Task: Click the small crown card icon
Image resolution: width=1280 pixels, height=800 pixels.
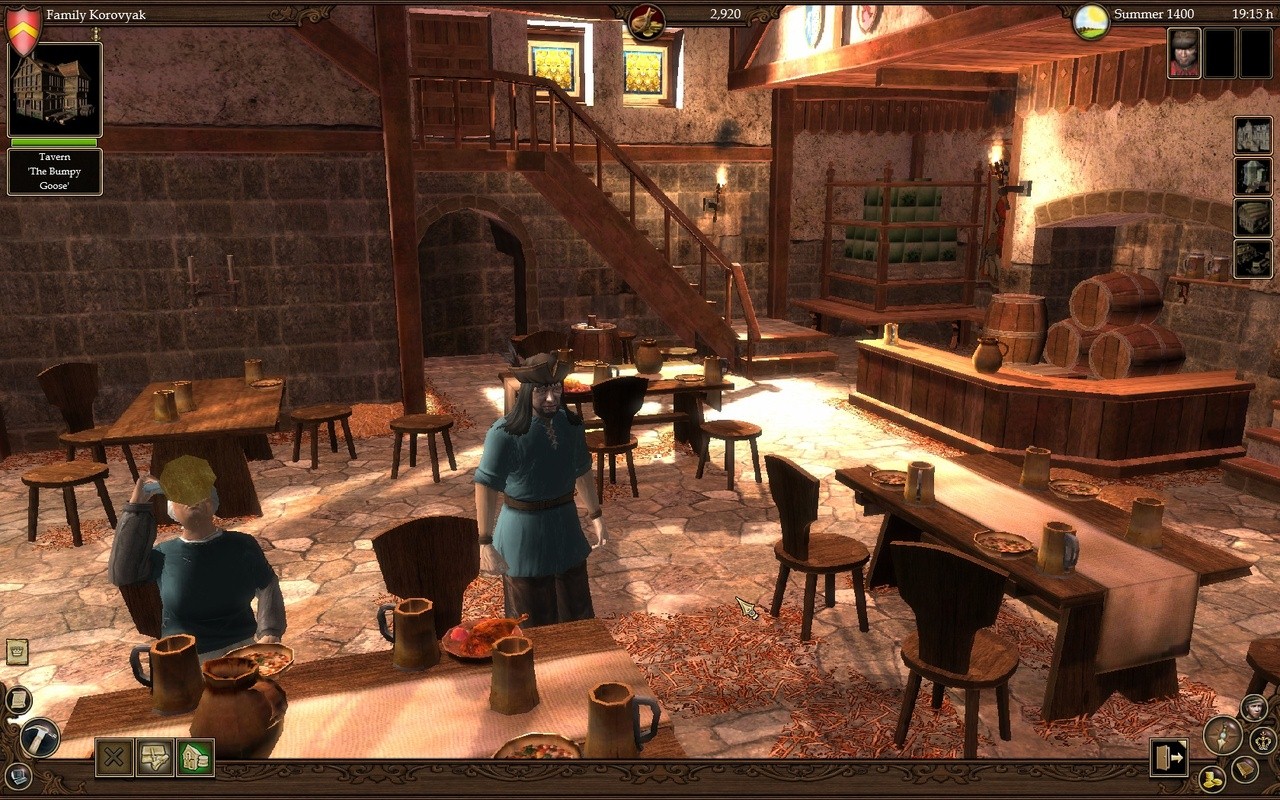Action: pyautogui.click(x=17, y=652)
